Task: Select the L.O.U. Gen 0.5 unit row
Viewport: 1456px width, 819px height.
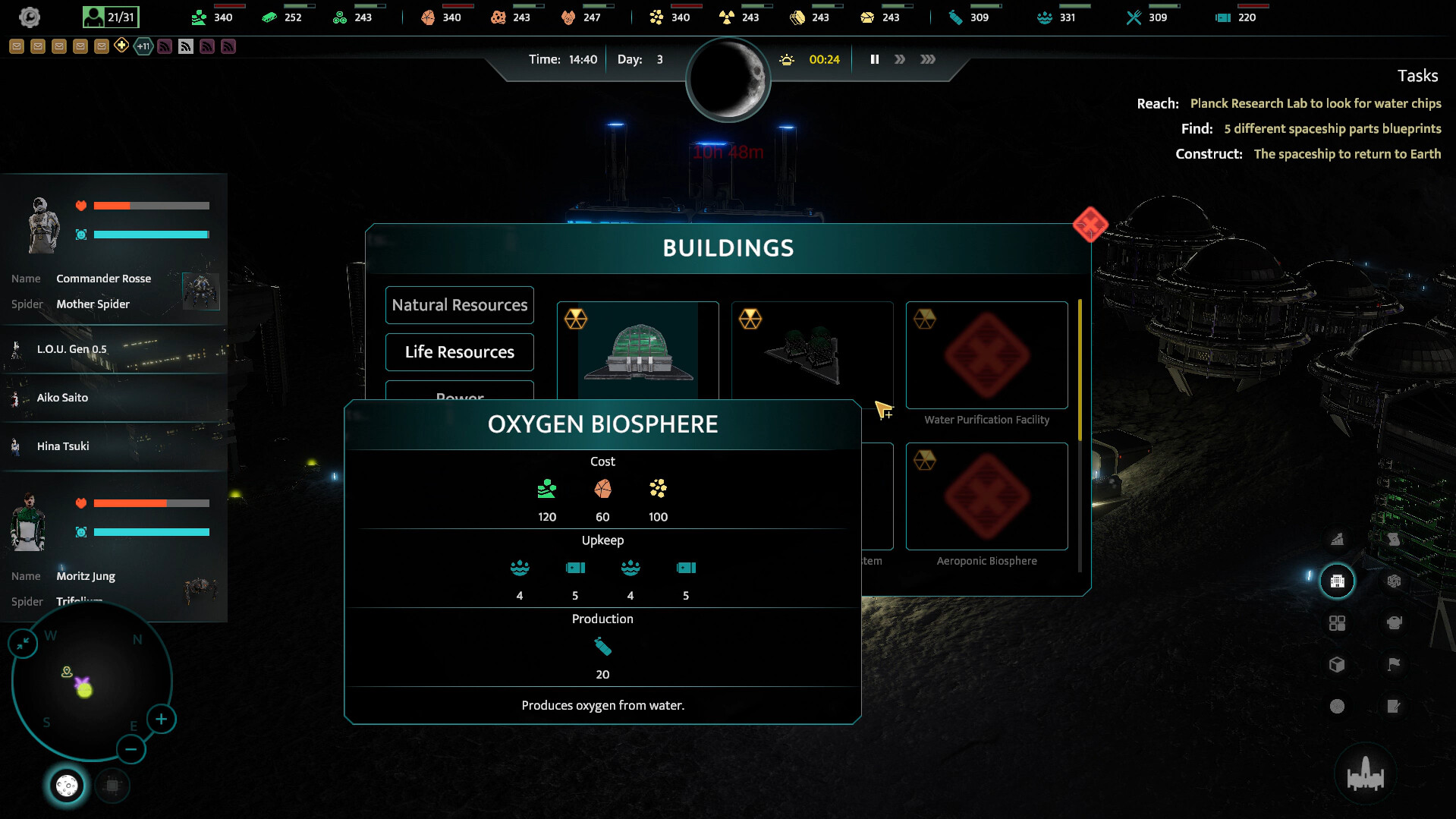Action: 72,349
